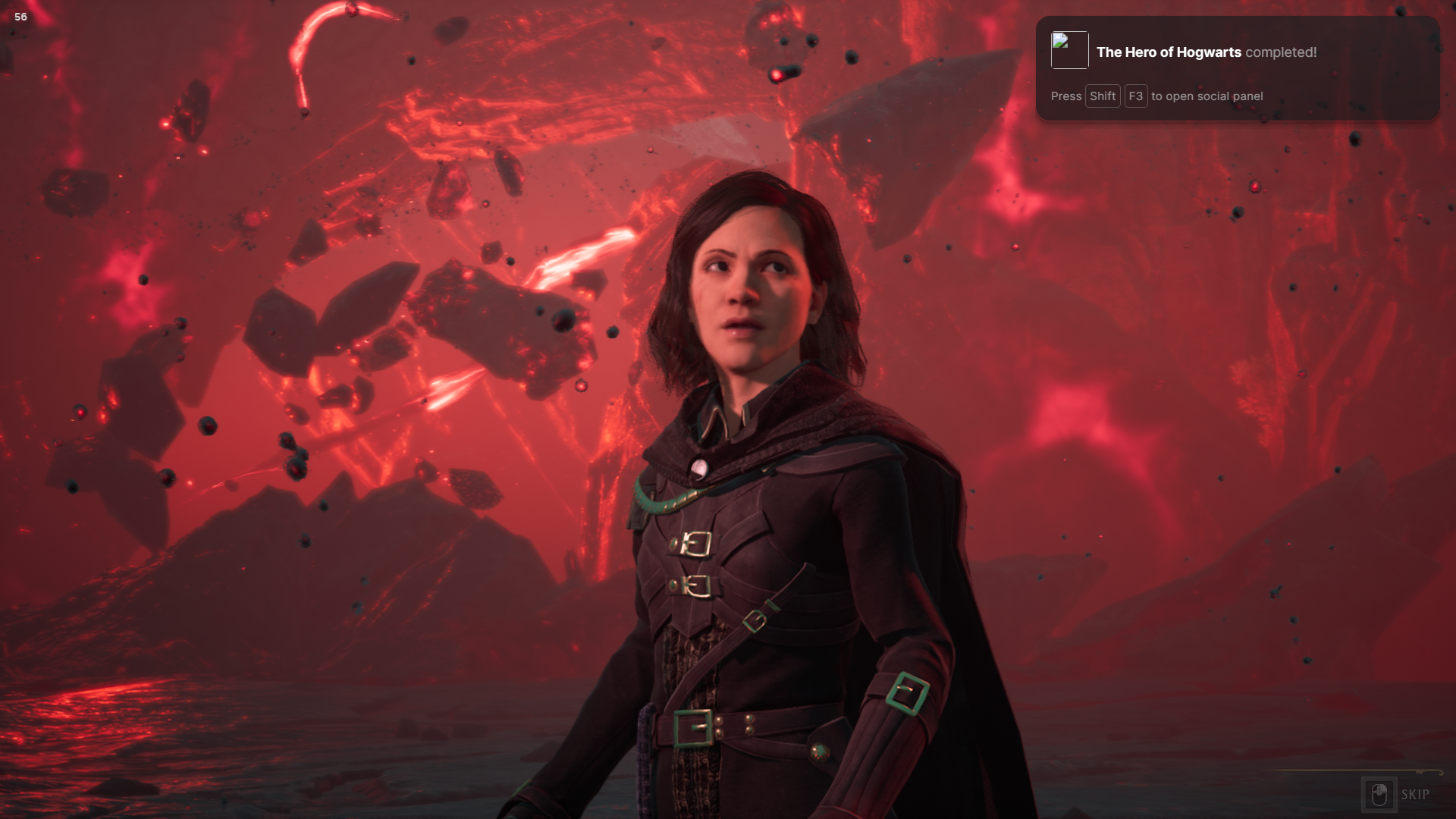Click the achievement thumbnail in the notification
This screenshot has height=819, width=1456.
pos(1069,50)
